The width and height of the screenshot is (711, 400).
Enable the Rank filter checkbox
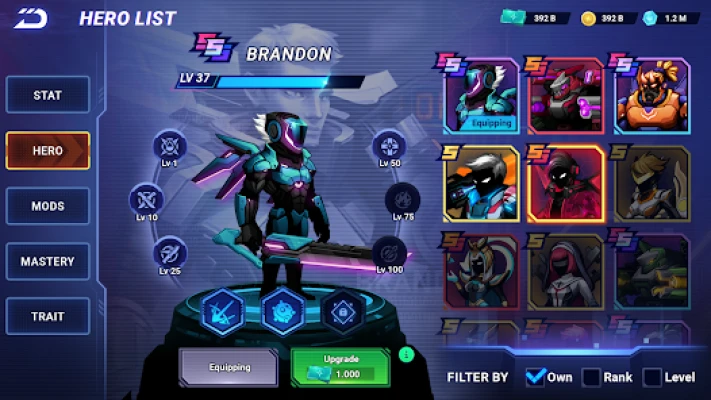(x=592, y=377)
